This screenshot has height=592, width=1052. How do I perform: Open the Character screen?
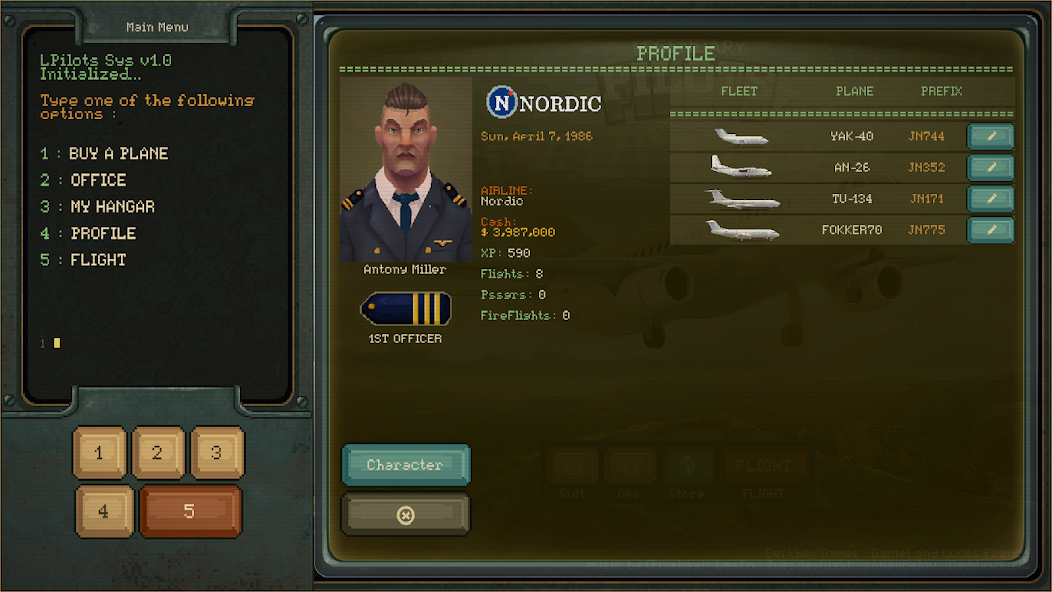(405, 465)
